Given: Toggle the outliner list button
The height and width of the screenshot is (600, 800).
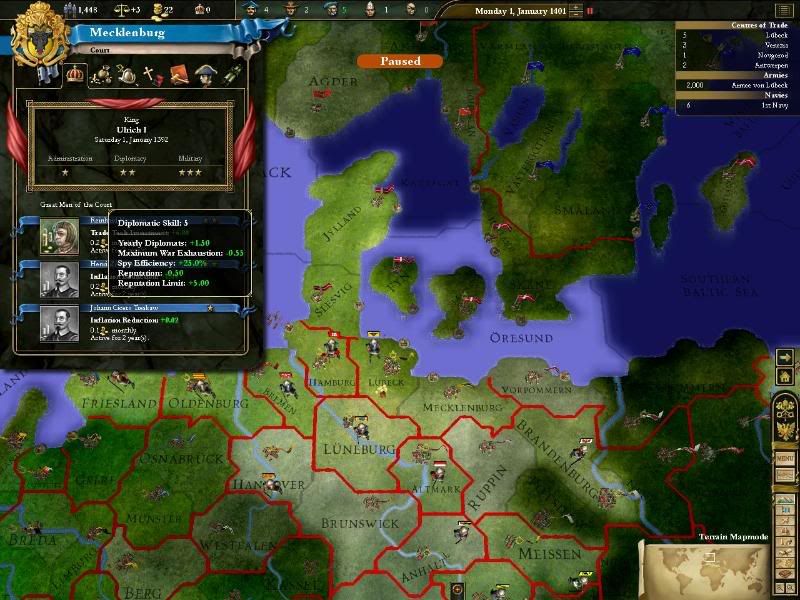Looking at the screenshot, I should (783, 9).
